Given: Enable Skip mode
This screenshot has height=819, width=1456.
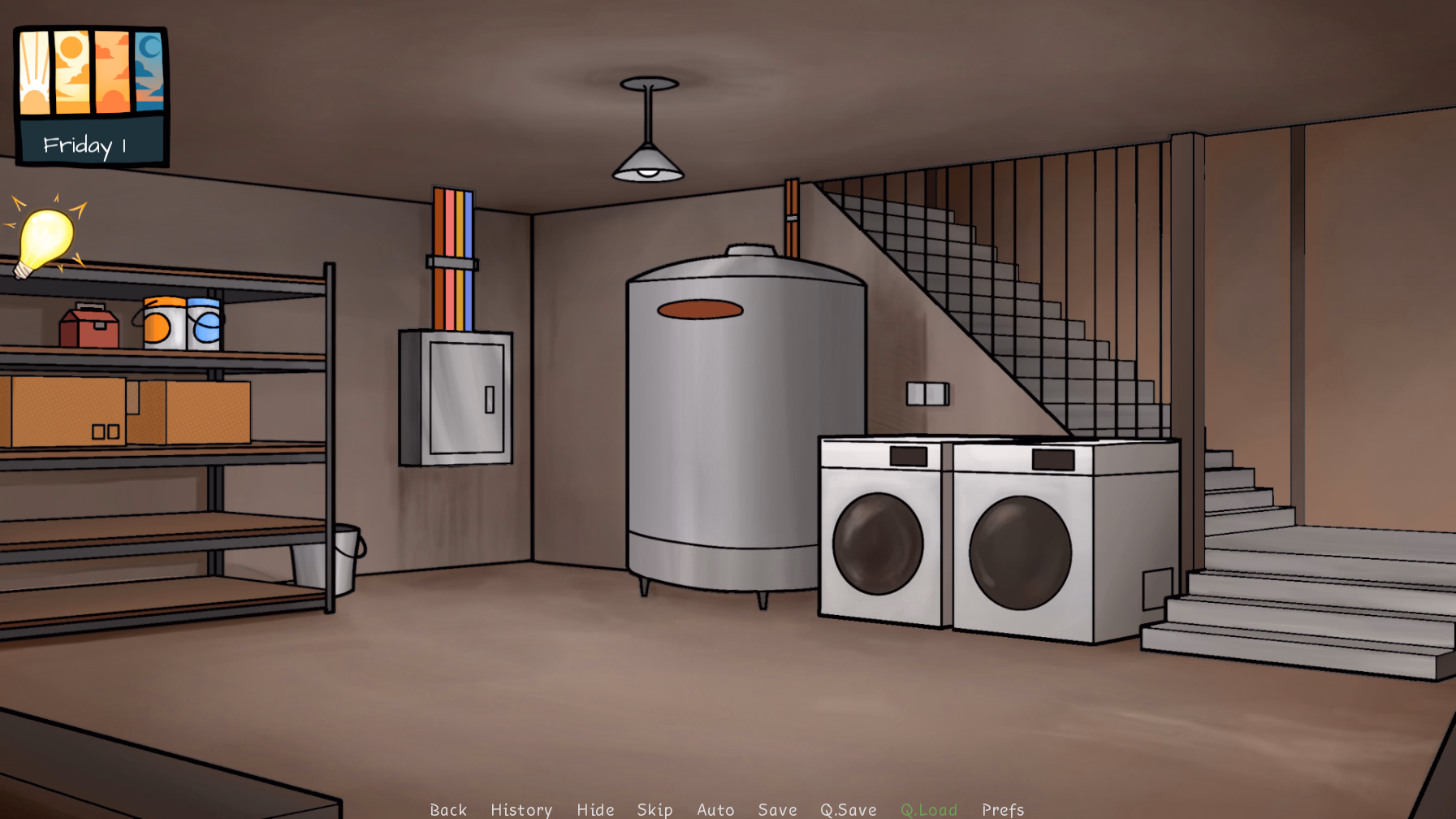Looking at the screenshot, I should [655, 809].
